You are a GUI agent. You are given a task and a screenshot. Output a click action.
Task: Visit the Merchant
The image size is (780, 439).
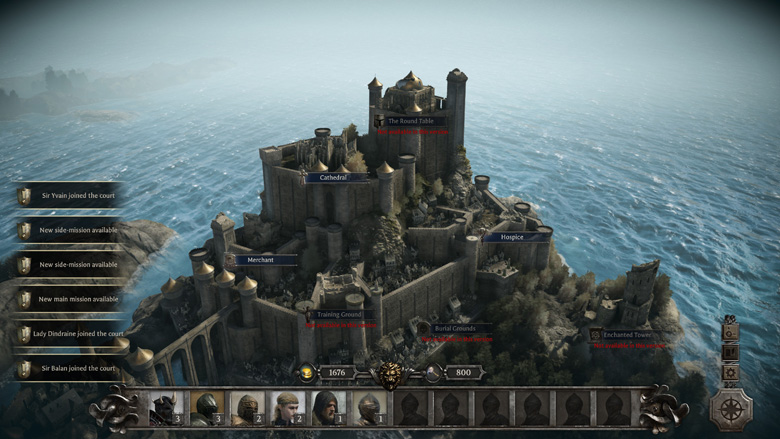260,260
